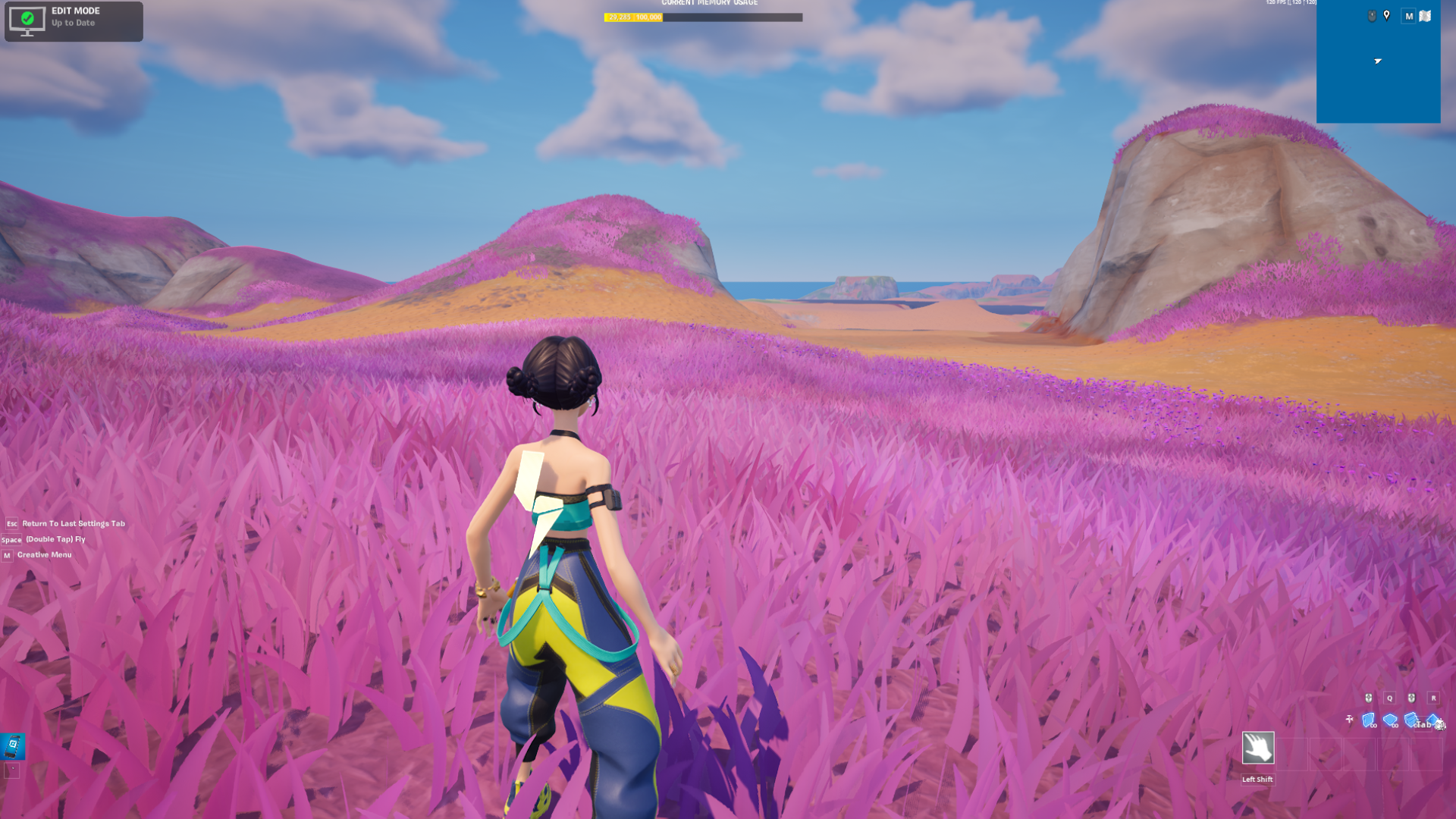
Task: Click the map icon above the minimap
Action: pos(1425,15)
